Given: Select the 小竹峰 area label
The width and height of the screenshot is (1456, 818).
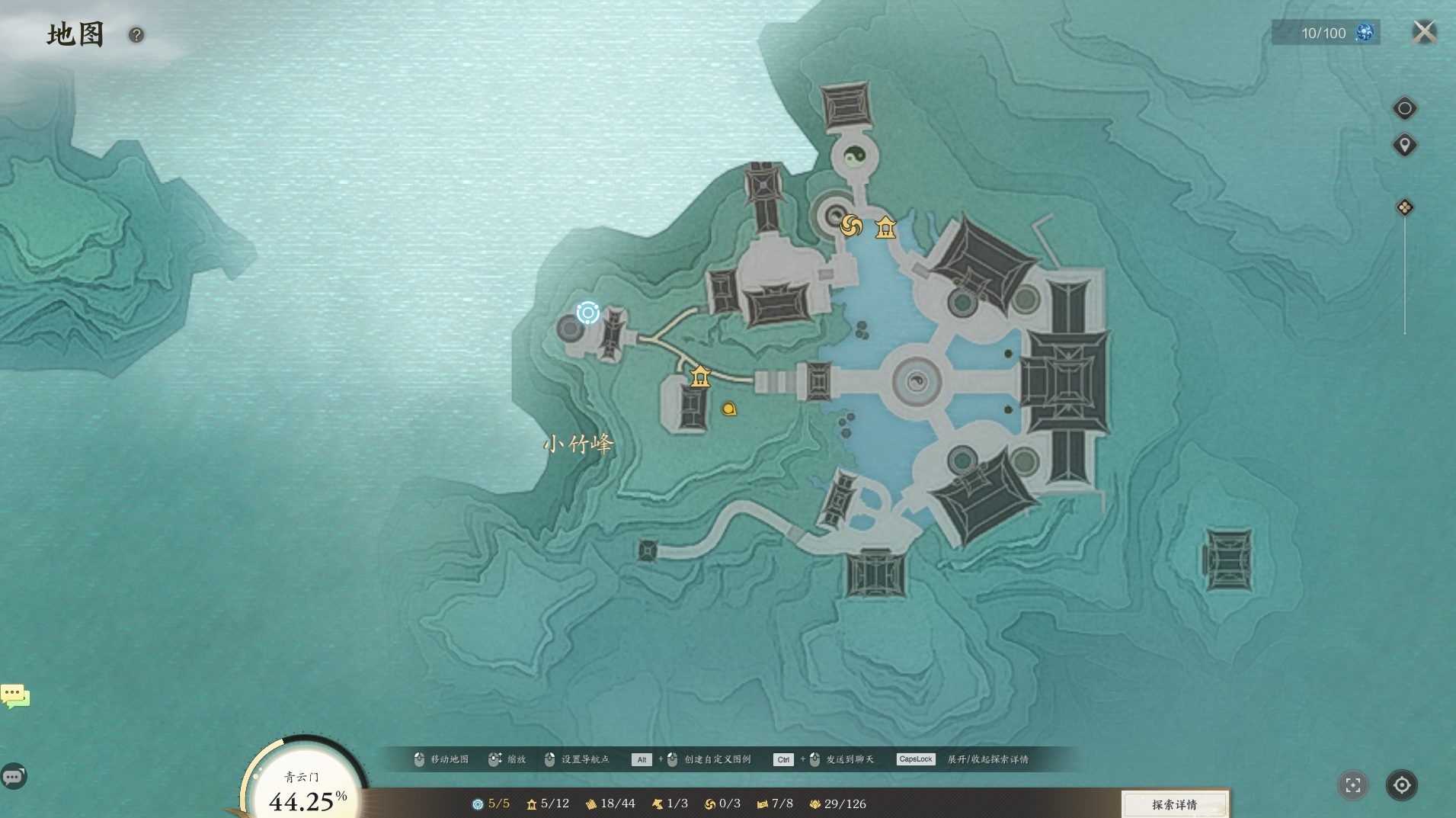Looking at the screenshot, I should tap(578, 444).
